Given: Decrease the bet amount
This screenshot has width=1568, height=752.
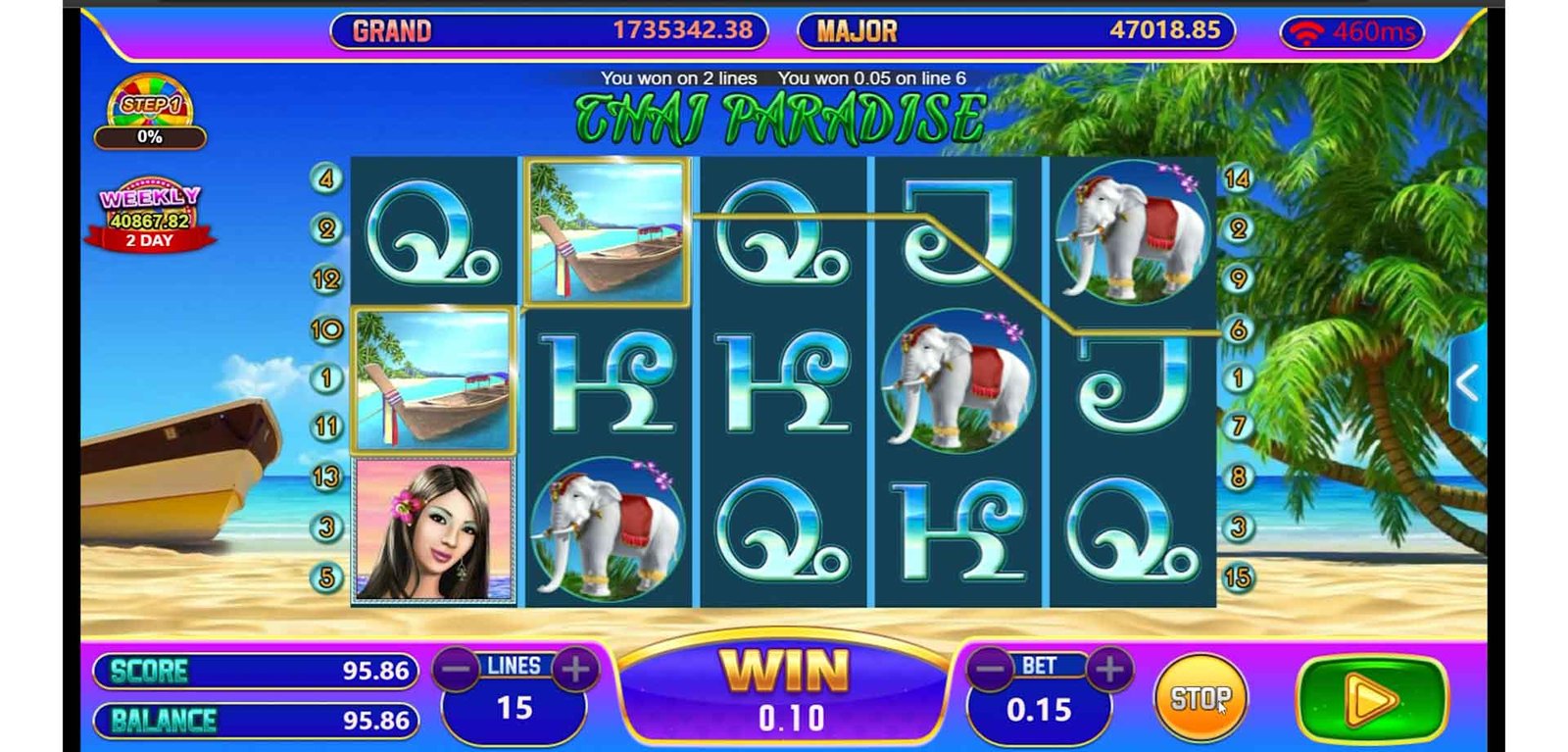Looking at the screenshot, I should pos(991,670).
